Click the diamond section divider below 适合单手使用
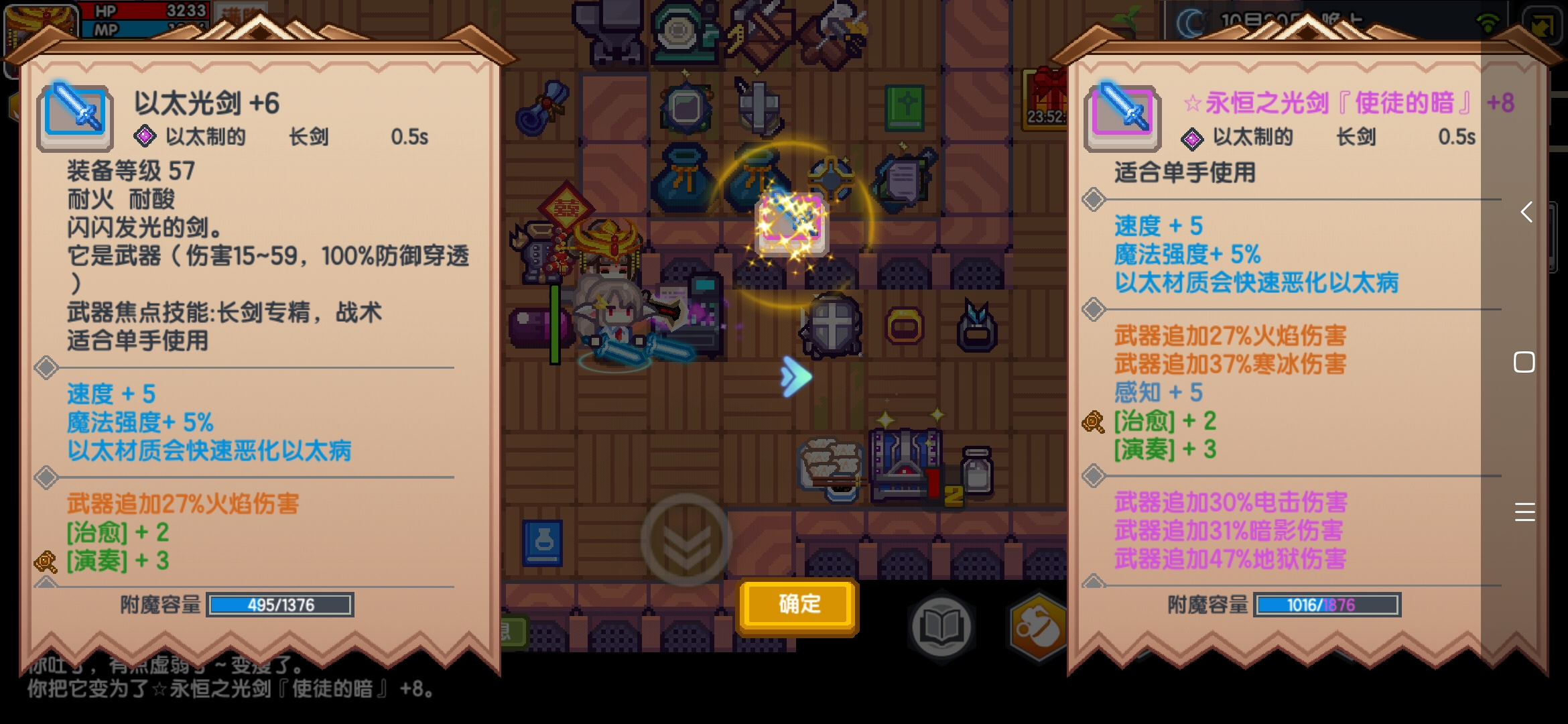1568x724 pixels. click(1094, 198)
